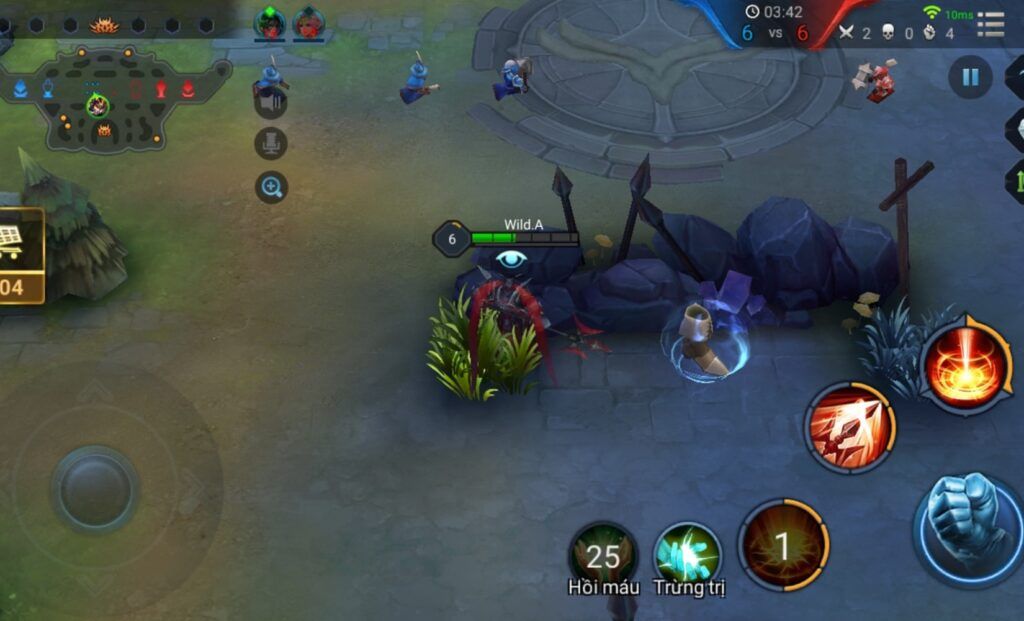Tap the movement joystick knob

click(95, 490)
